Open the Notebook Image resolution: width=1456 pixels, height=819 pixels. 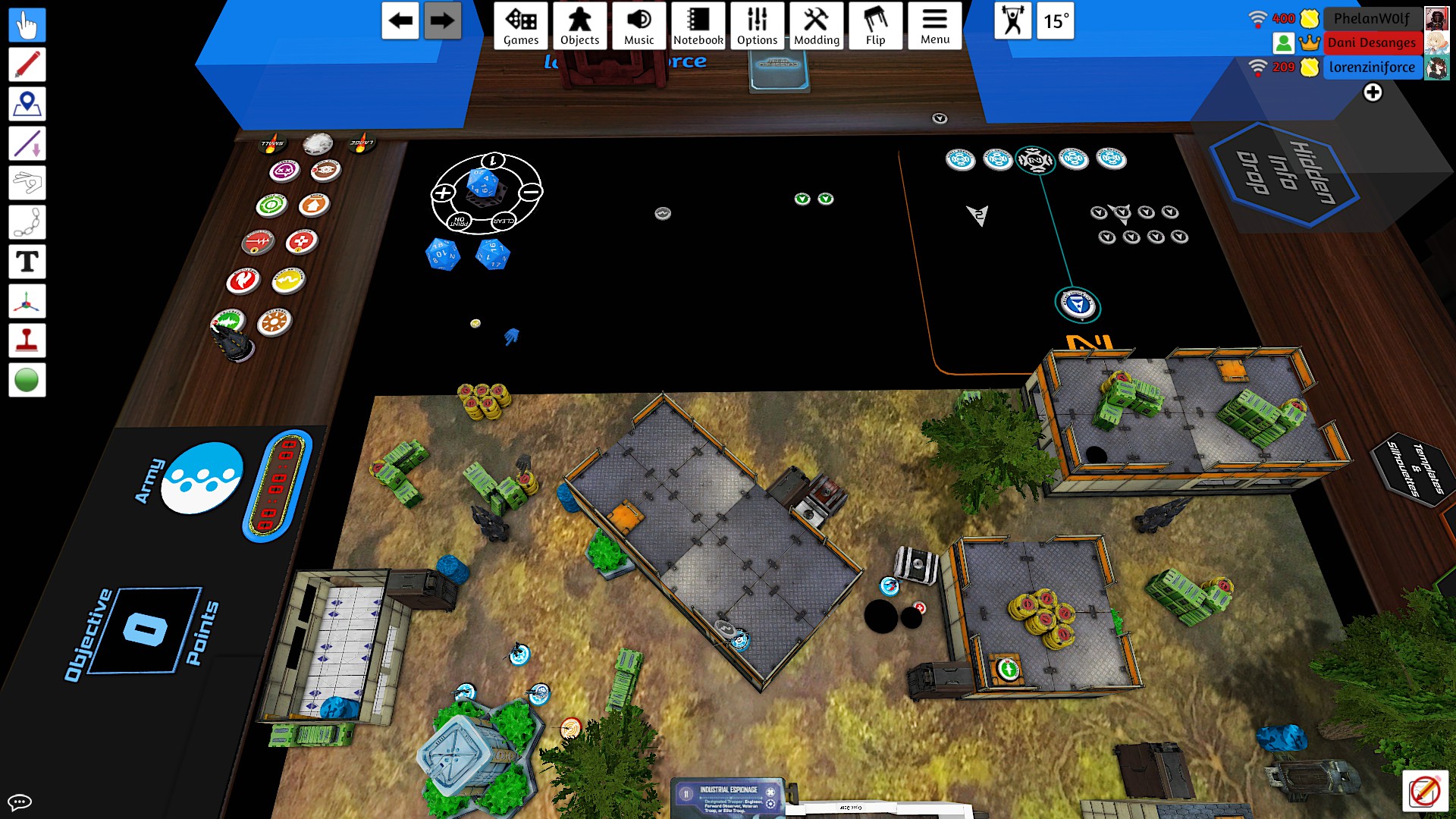(x=698, y=26)
